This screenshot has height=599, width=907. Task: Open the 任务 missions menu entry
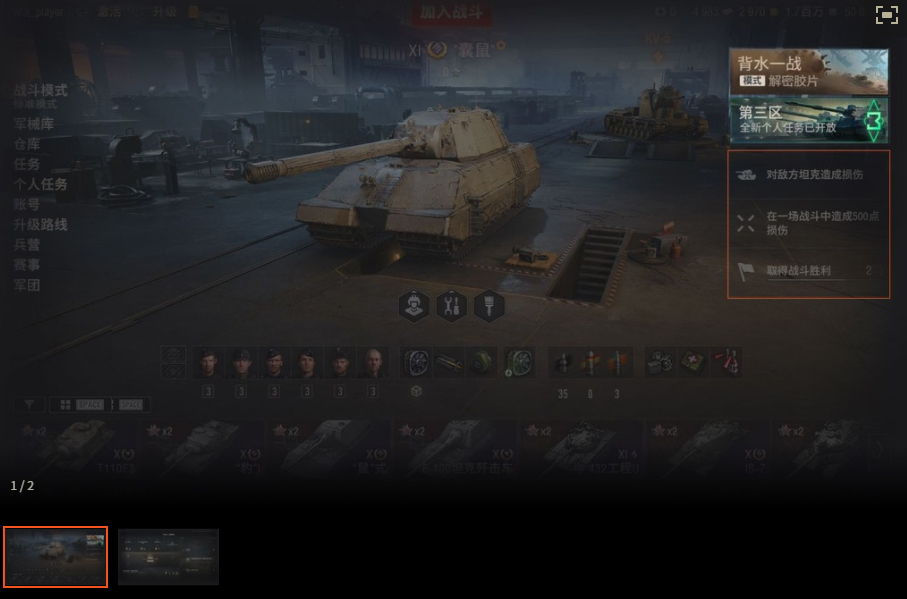[27, 164]
